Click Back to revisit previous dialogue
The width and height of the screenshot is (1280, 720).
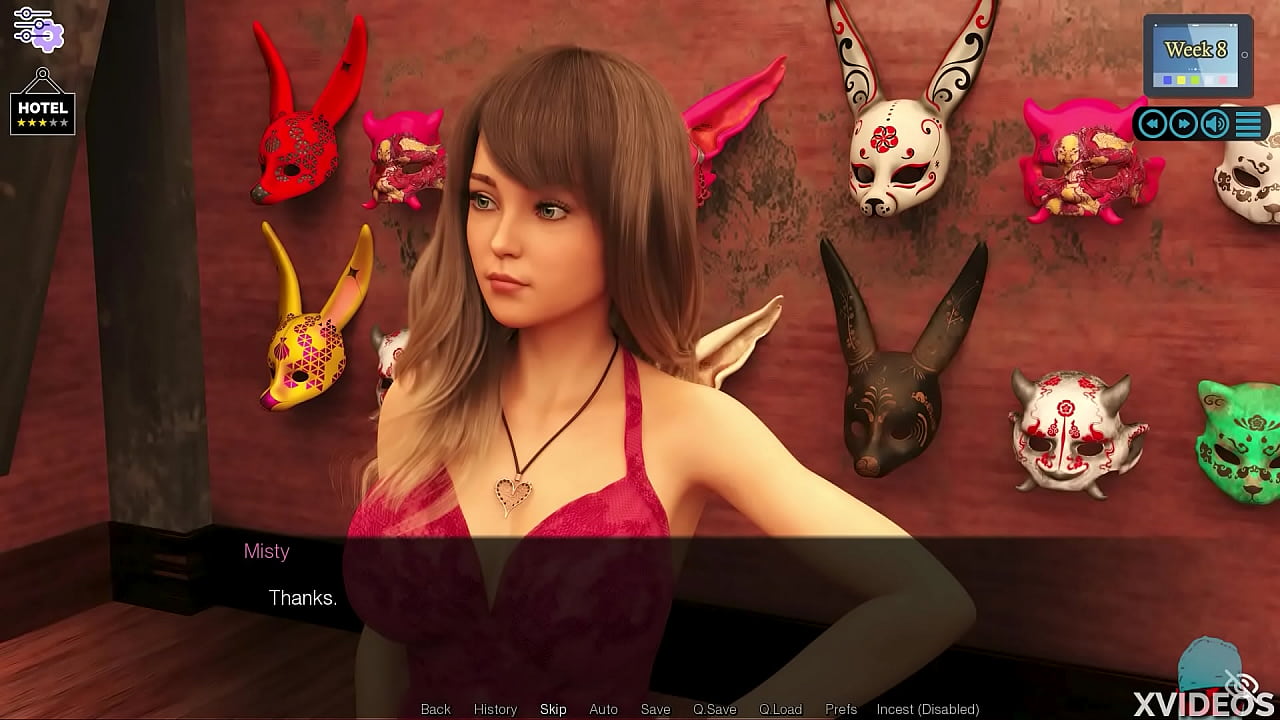point(435,708)
